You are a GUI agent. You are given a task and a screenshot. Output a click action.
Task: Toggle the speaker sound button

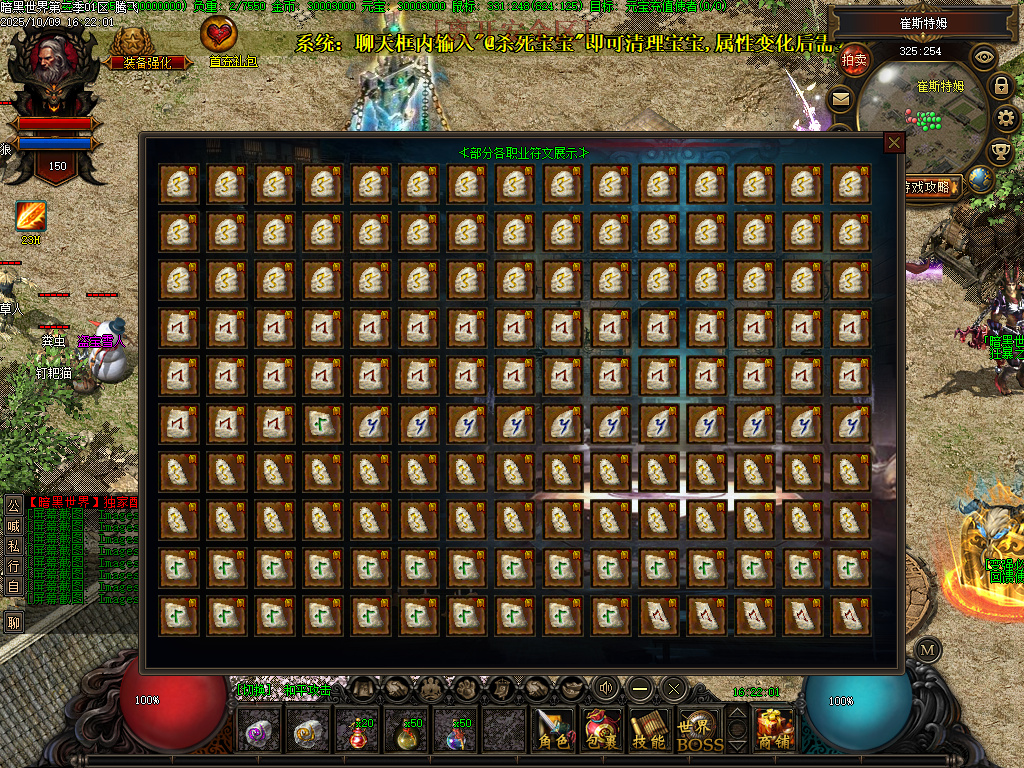606,688
